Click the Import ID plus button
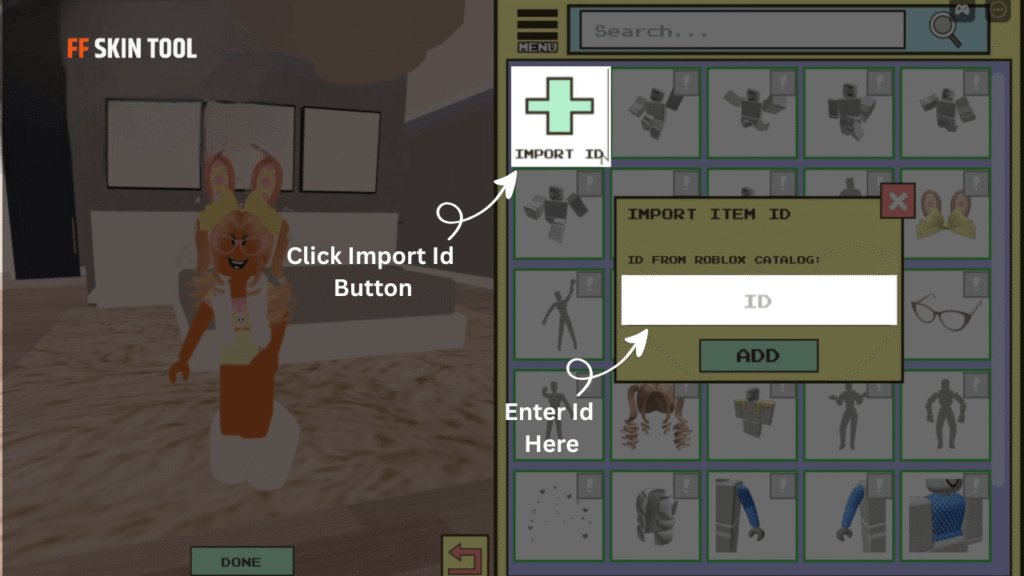 pos(560,114)
